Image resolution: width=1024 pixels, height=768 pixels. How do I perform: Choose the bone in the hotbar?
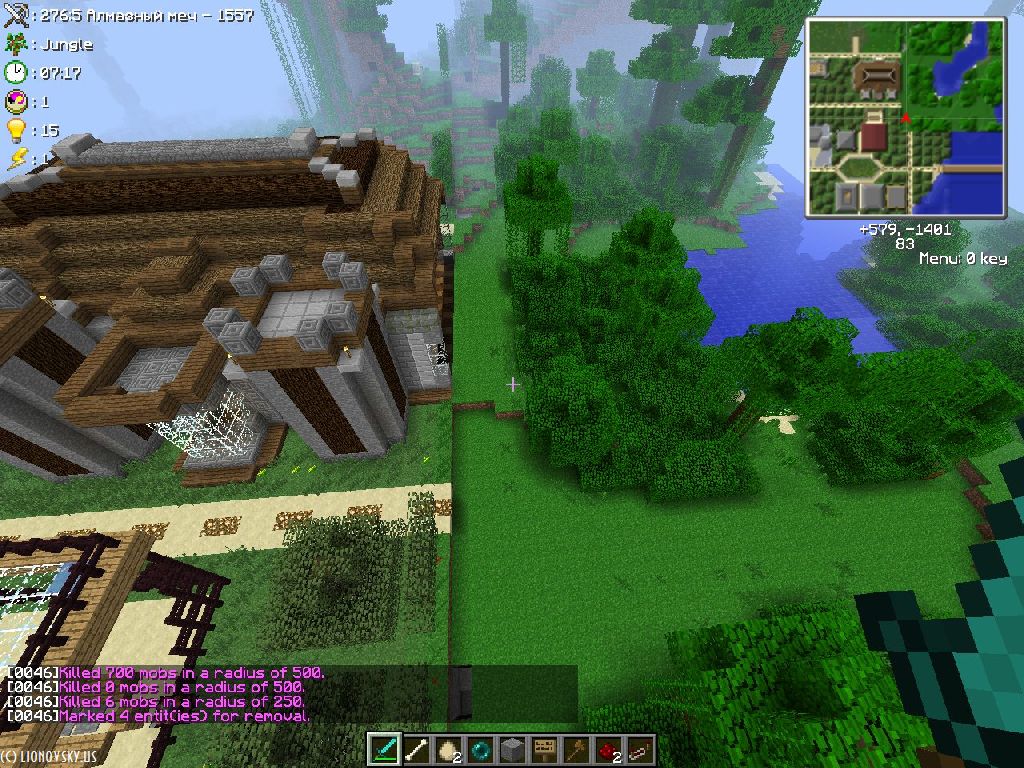tap(418, 749)
